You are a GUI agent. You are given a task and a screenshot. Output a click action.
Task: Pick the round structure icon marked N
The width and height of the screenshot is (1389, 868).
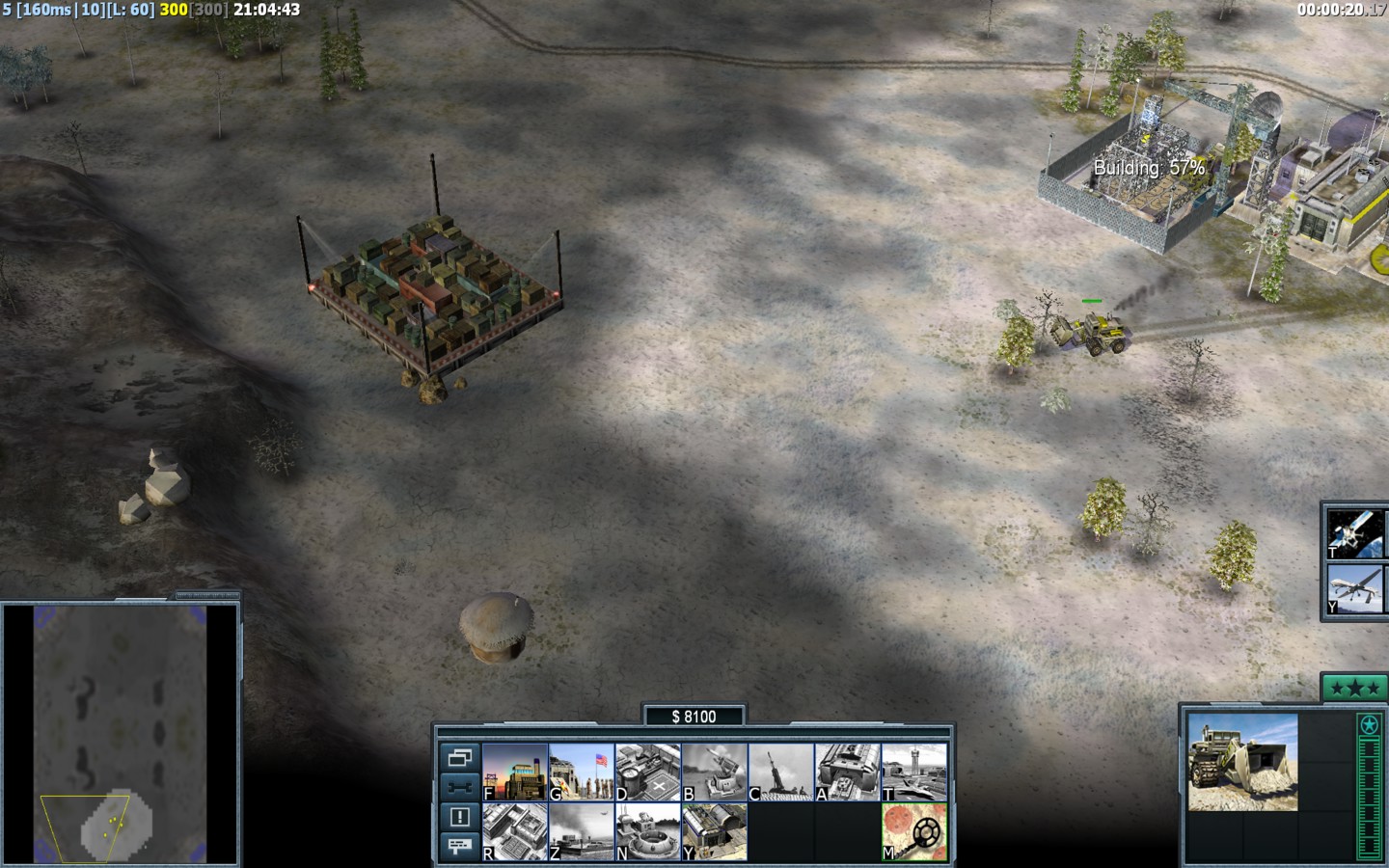click(x=648, y=831)
